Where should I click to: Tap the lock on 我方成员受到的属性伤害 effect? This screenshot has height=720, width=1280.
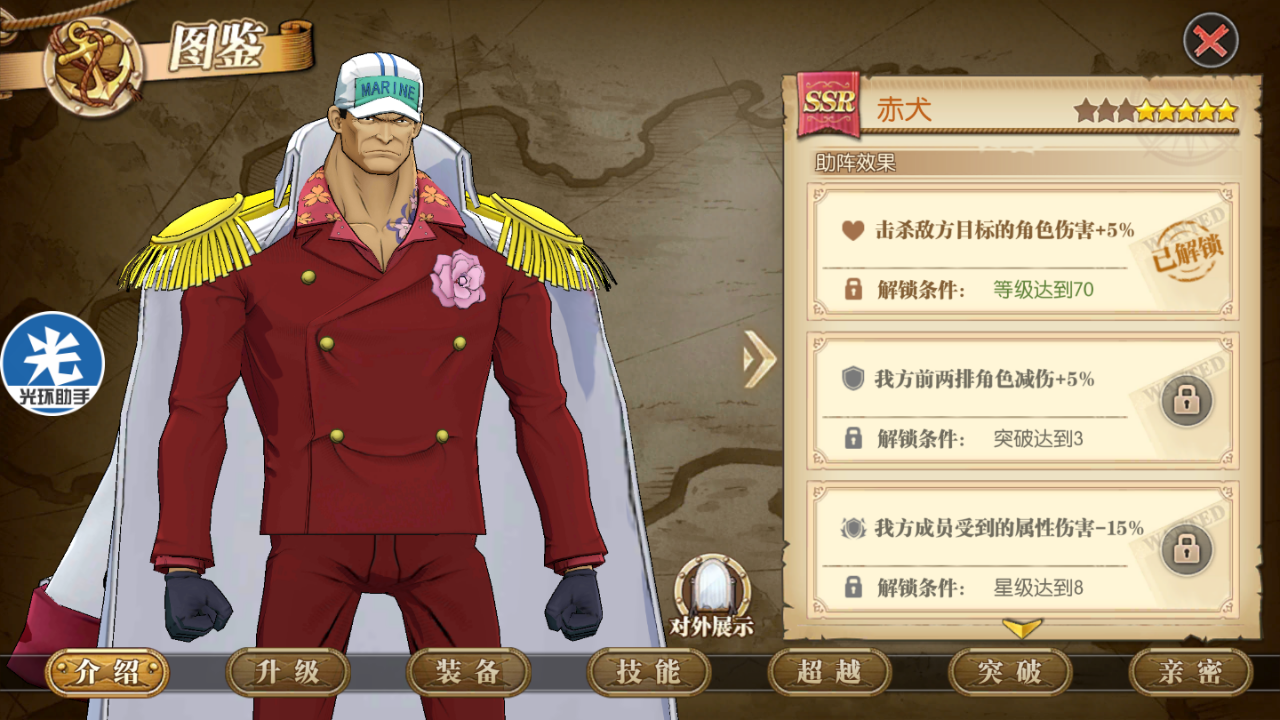click(x=1186, y=550)
